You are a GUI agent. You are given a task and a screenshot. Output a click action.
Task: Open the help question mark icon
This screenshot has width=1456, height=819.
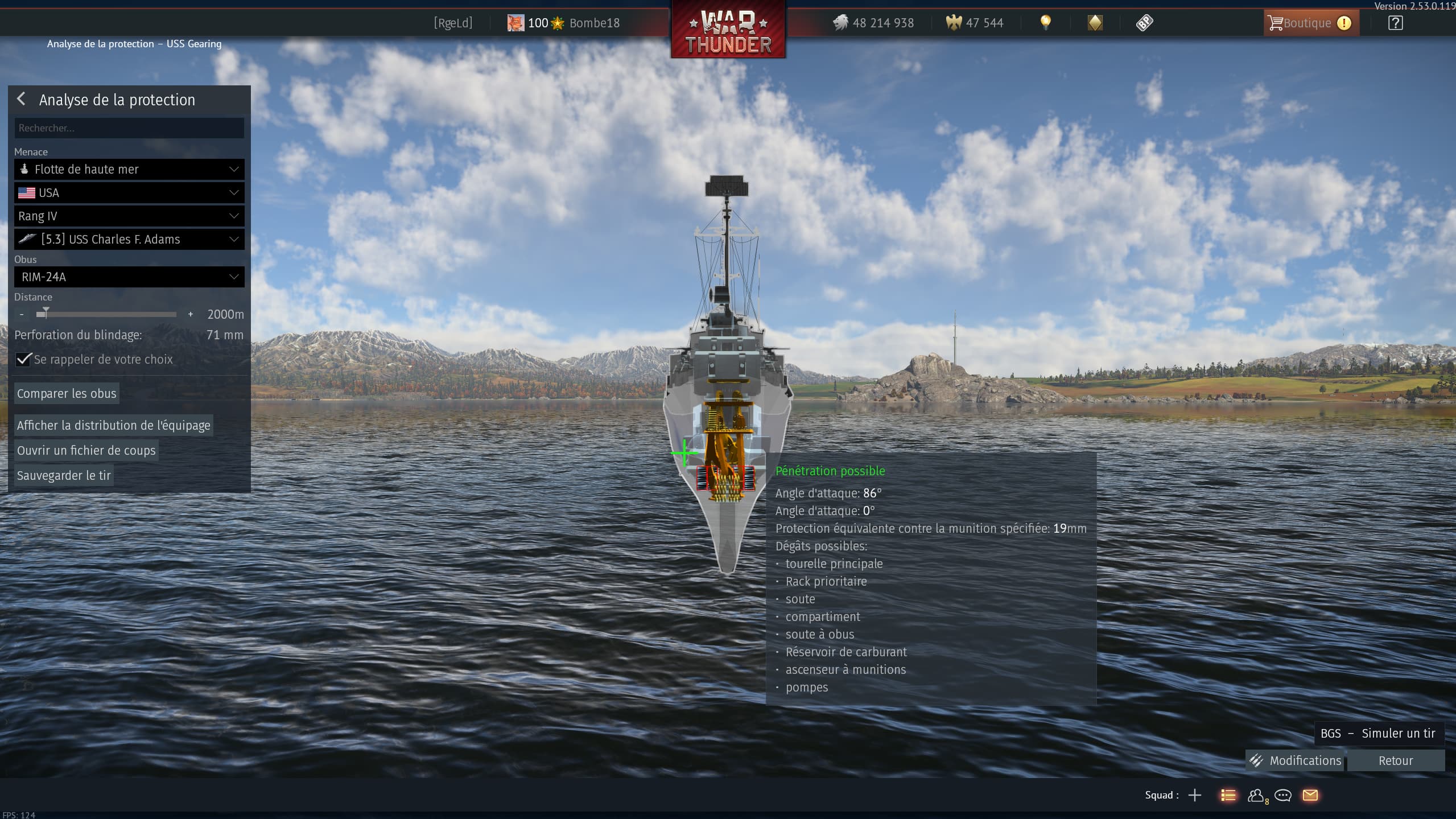1395,23
